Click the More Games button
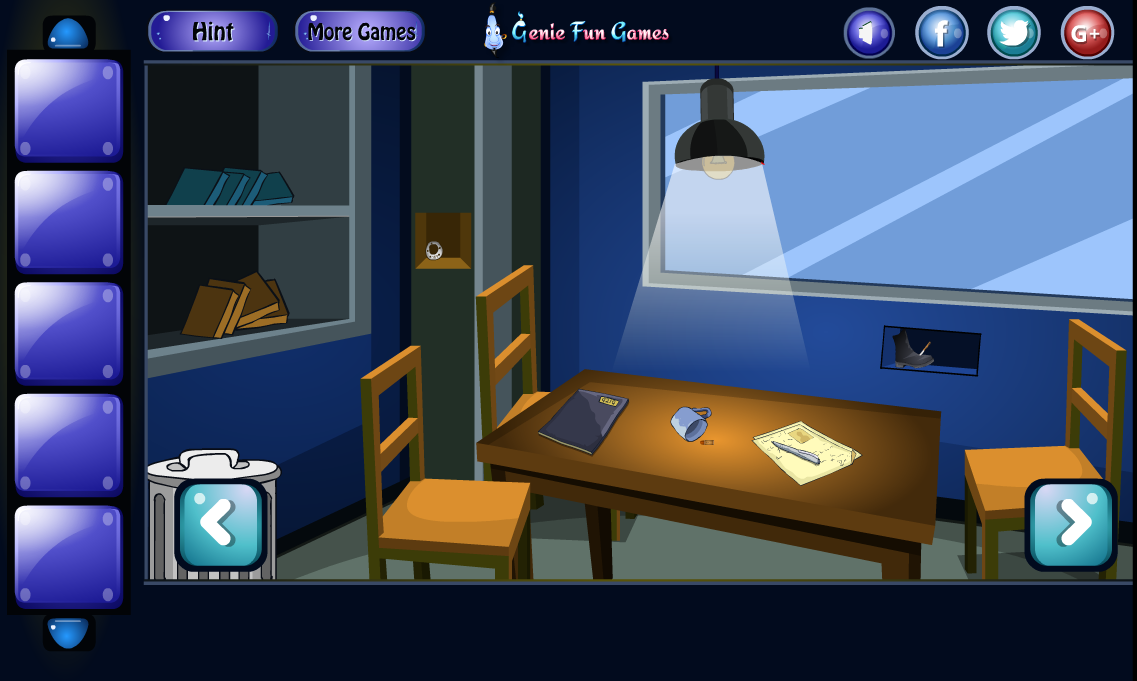Image resolution: width=1137 pixels, height=681 pixels. 360,31
